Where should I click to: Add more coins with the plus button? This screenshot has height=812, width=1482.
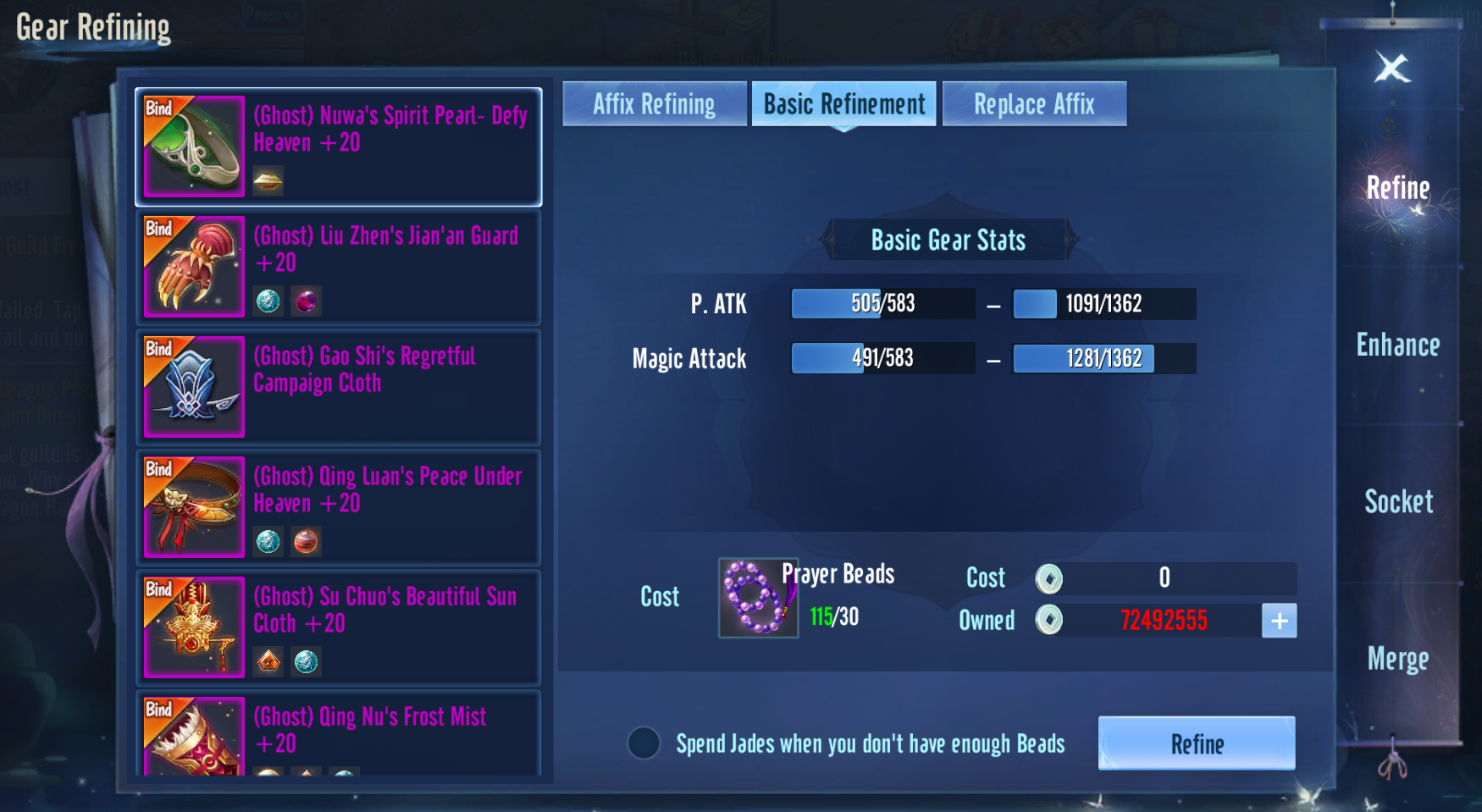click(1279, 621)
